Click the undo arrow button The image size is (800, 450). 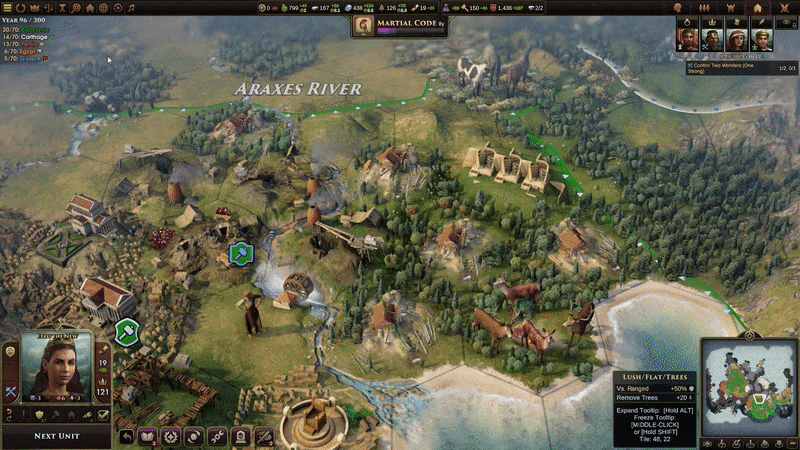point(127,436)
